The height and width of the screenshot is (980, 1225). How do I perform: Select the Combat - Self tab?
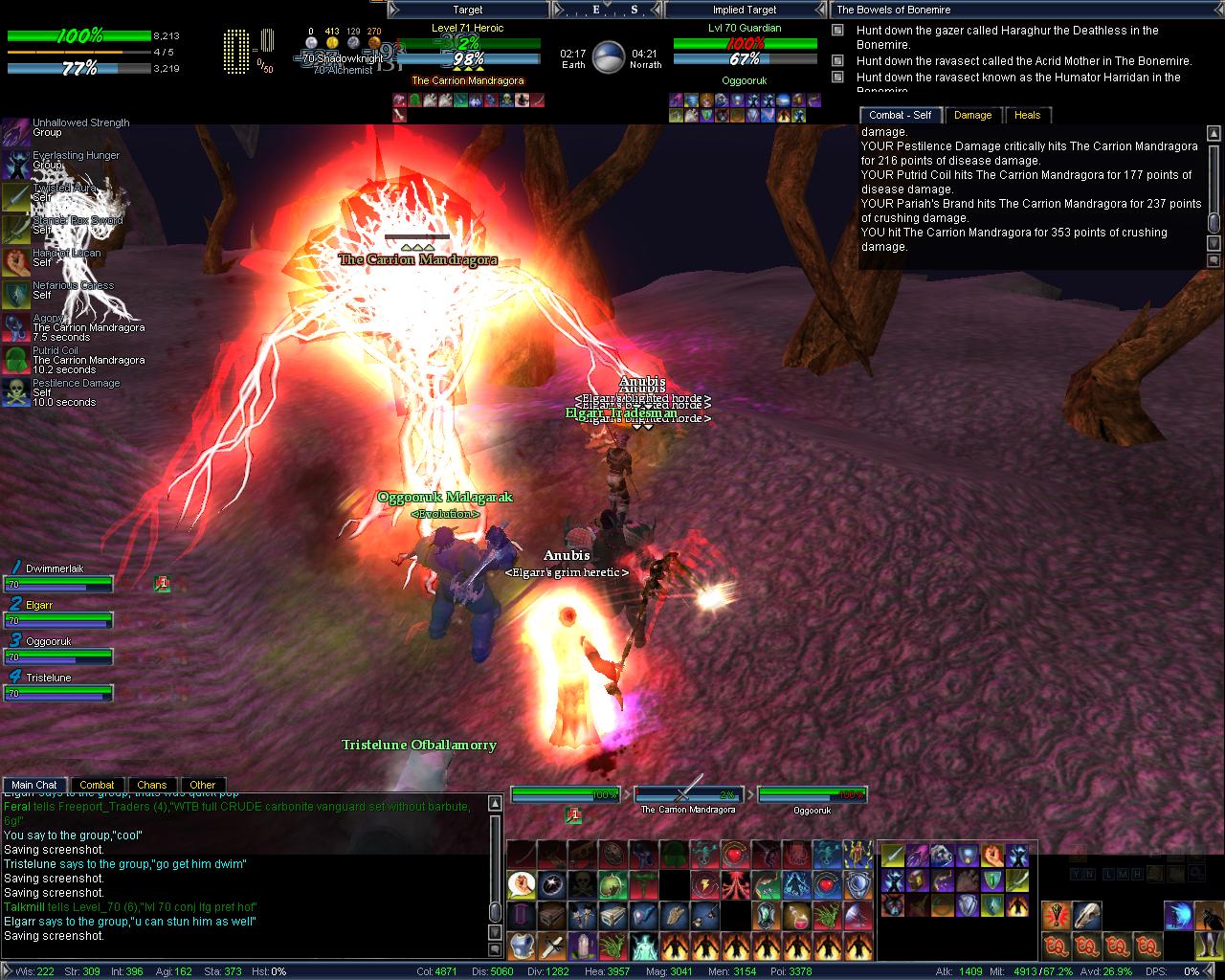900,115
